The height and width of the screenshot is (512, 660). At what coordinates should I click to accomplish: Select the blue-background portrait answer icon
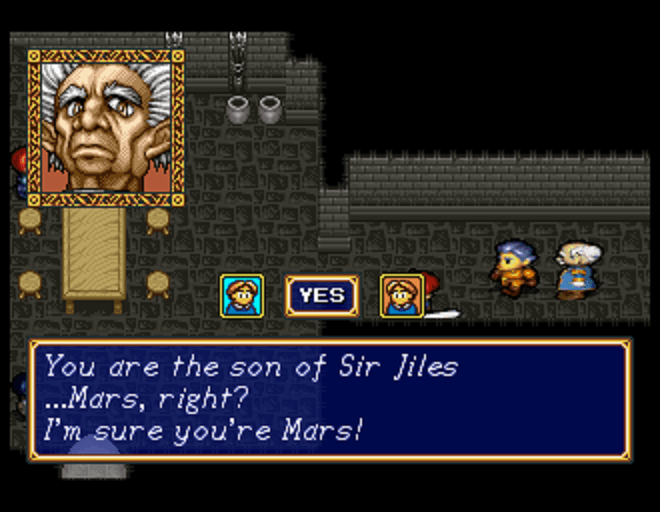[x=242, y=296]
